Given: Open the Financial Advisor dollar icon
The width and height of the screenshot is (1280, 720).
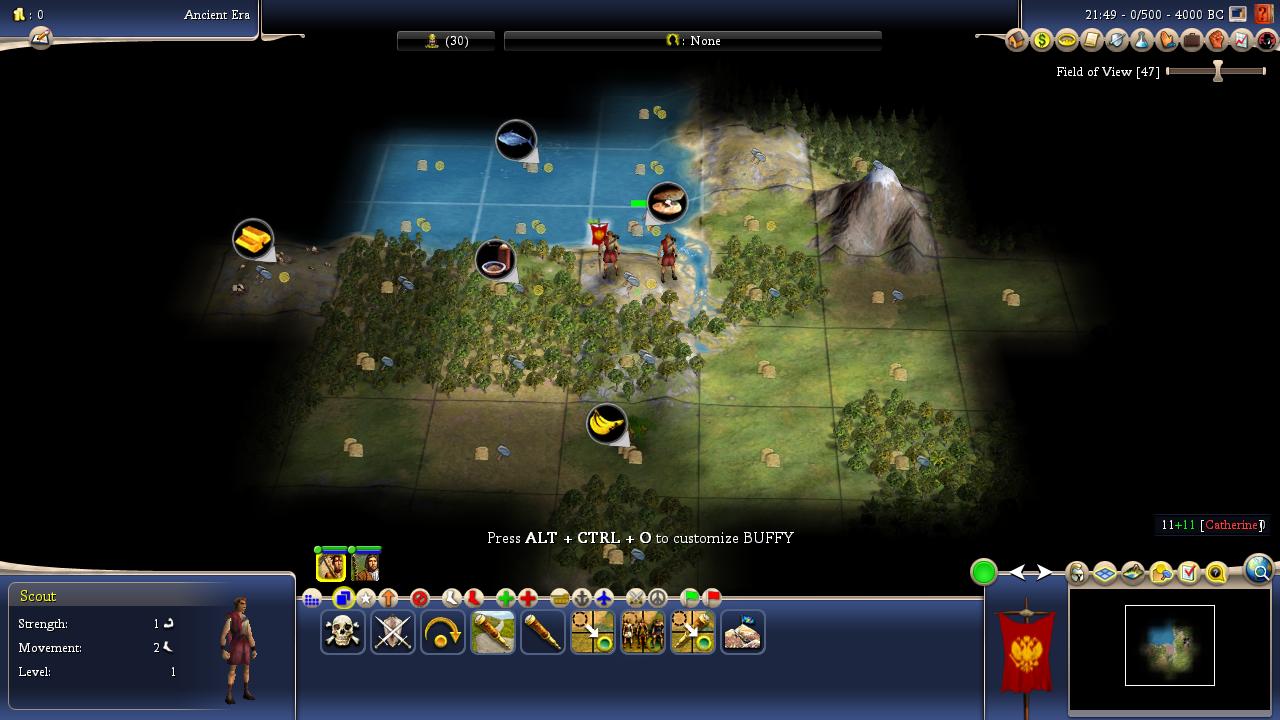Looking at the screenshot, I should tap(1042, 41).
